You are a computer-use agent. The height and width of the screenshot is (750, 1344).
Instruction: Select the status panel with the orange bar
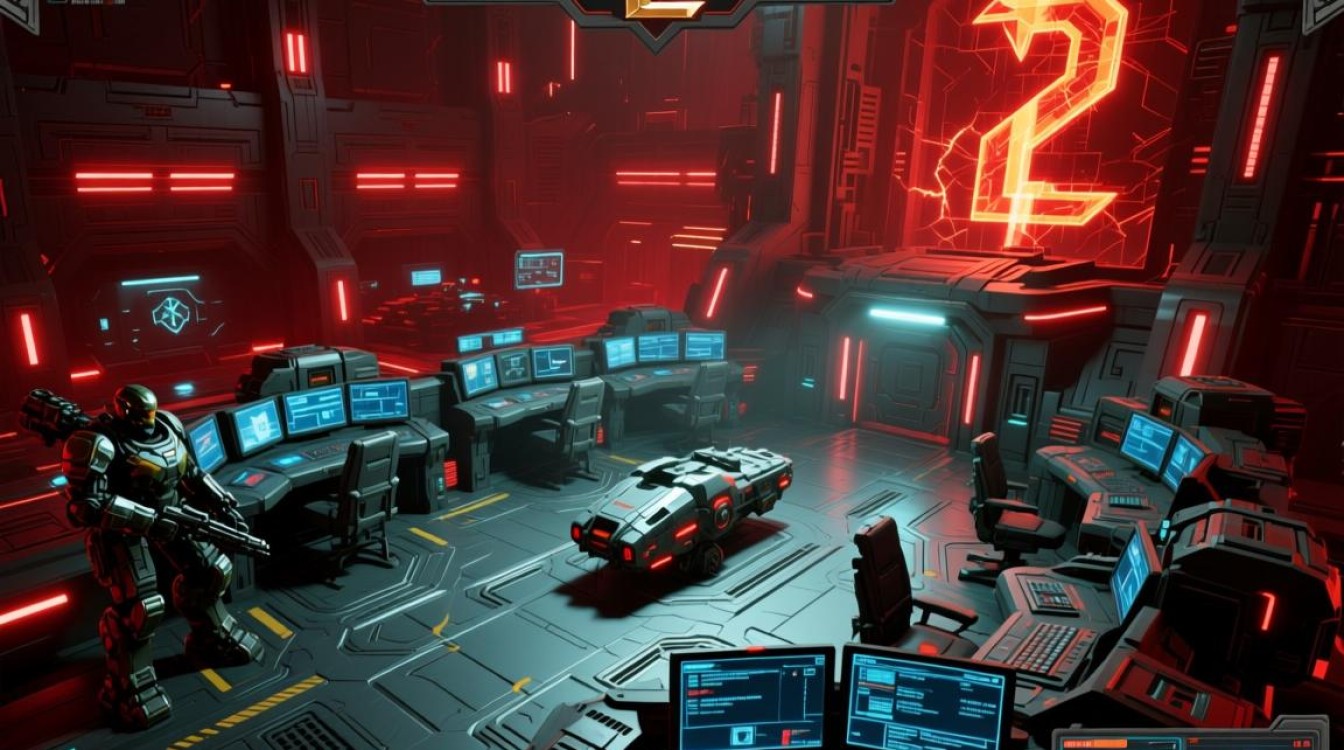[1189, 739]
